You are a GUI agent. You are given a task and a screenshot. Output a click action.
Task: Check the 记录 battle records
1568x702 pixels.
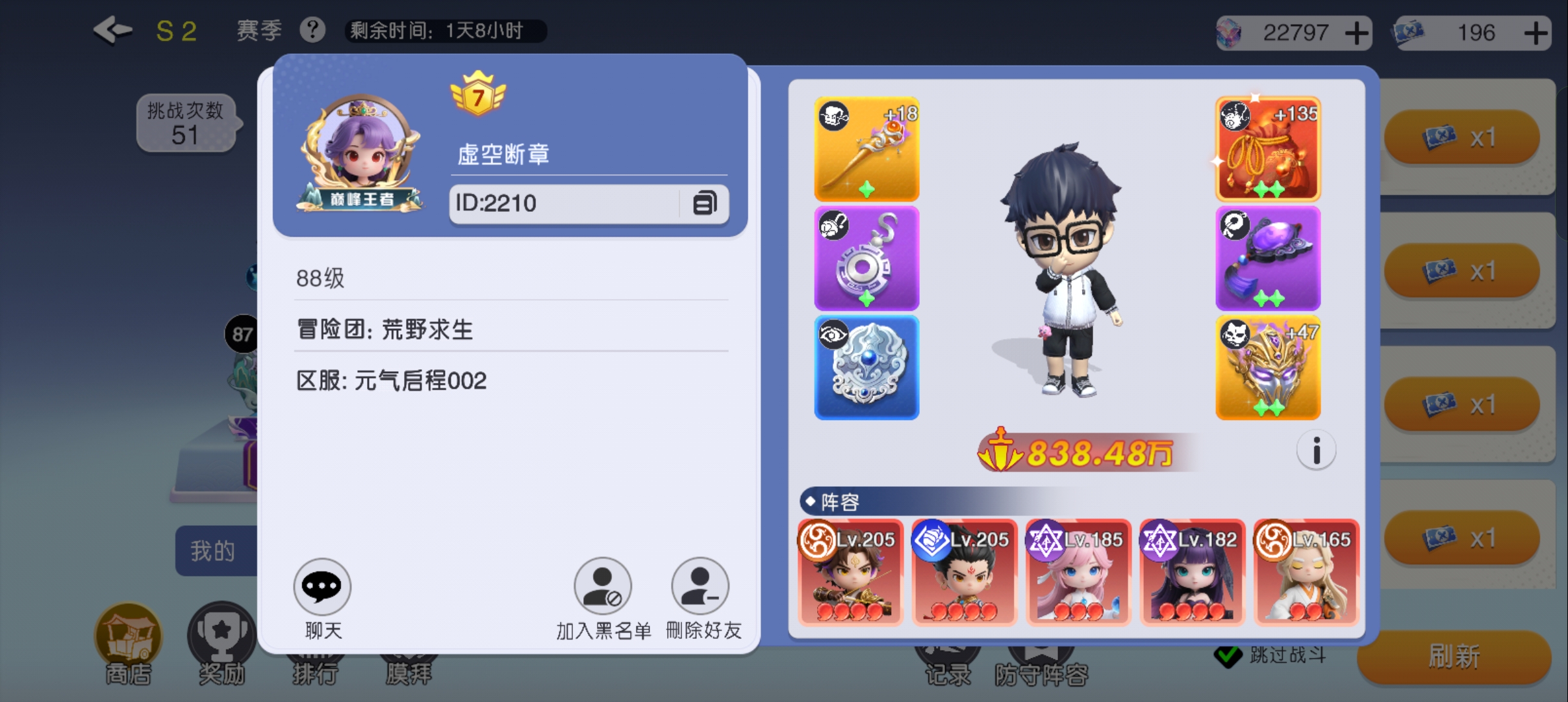point(948,656)
